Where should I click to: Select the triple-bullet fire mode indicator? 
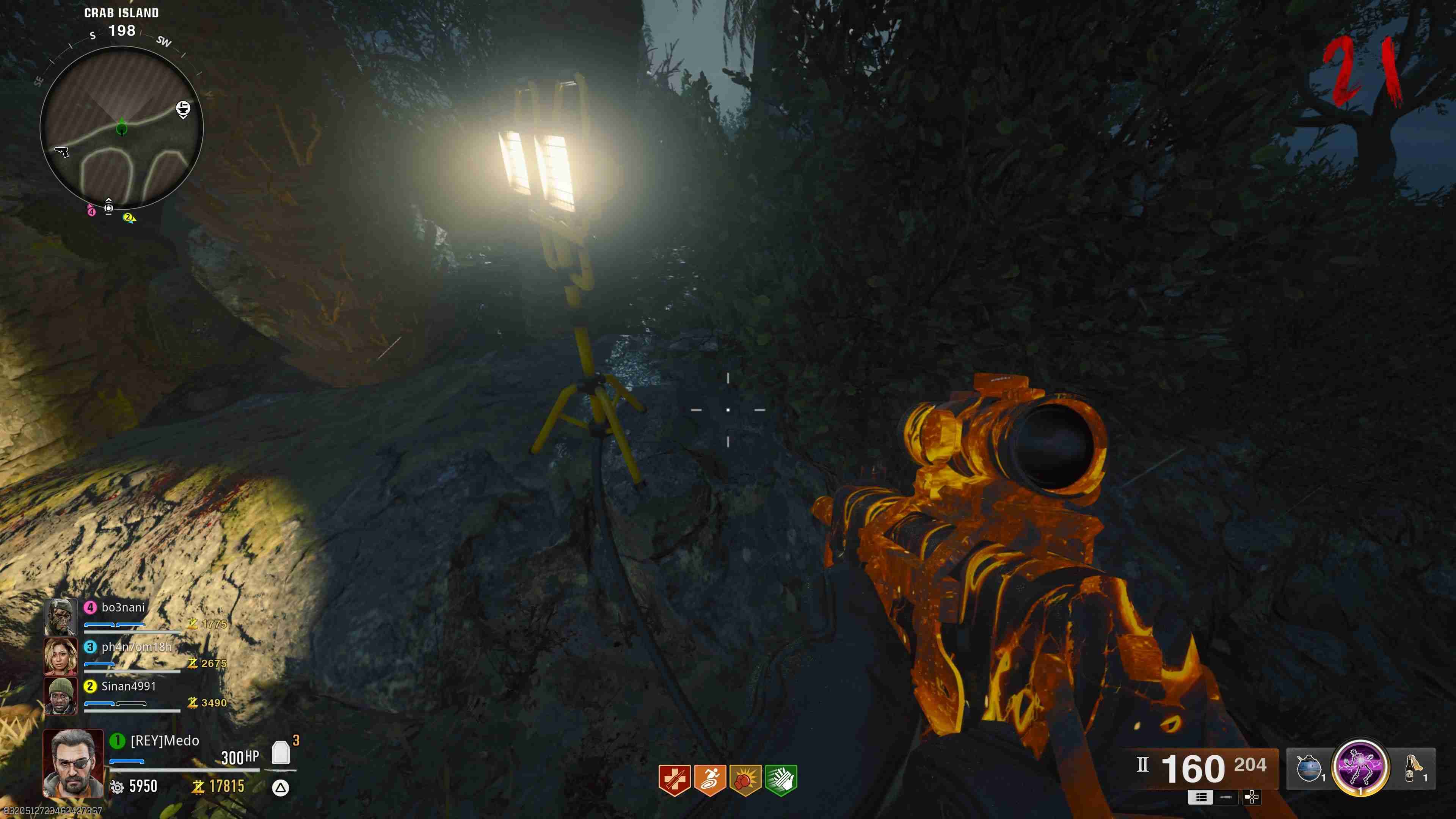(x=1200, y=797)
